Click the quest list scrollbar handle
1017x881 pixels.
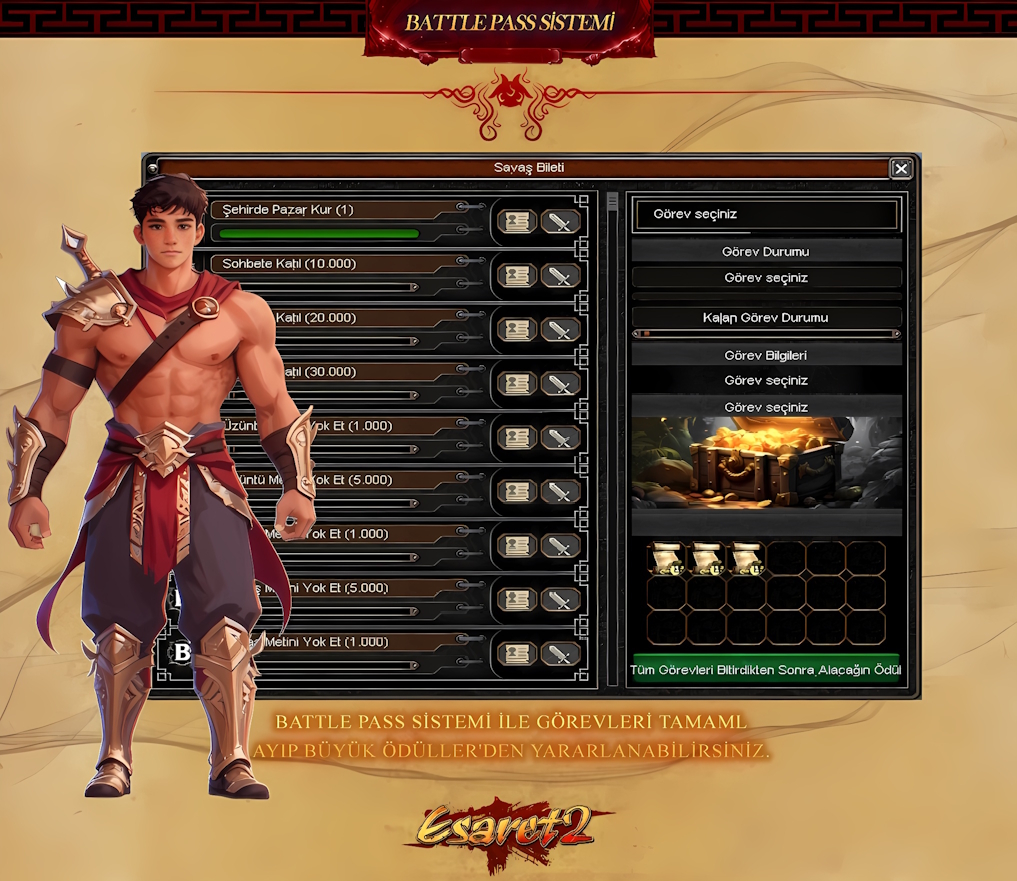tap(612, 202)
